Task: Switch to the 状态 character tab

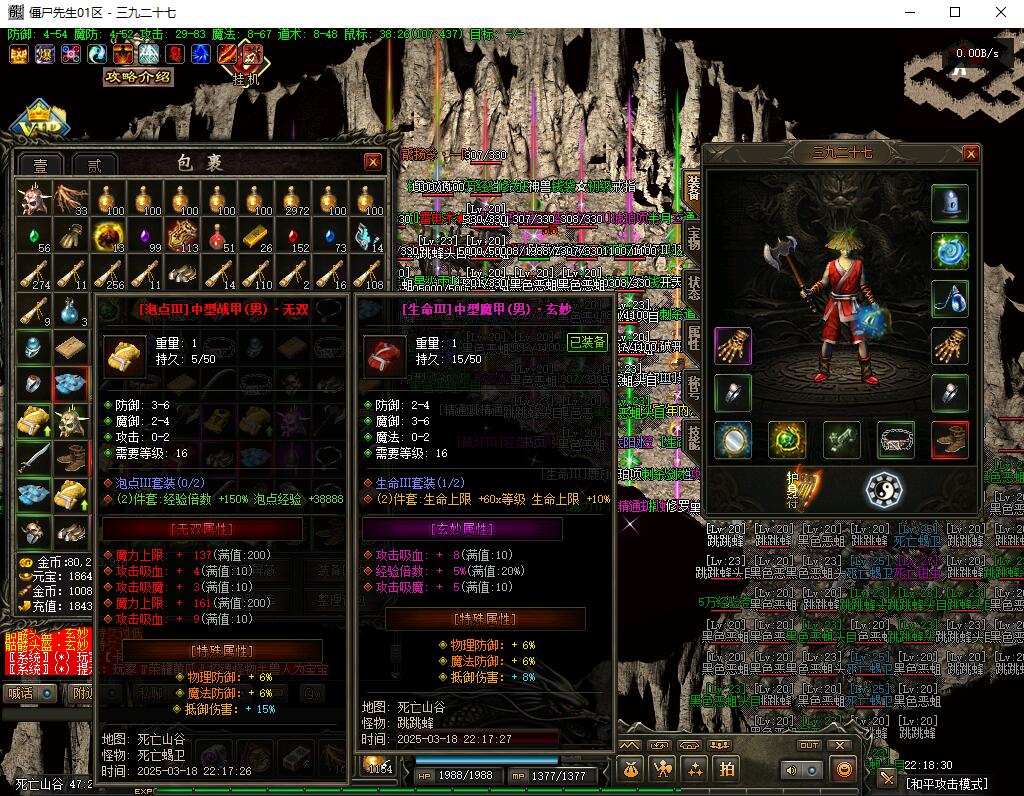Action: 692,287
